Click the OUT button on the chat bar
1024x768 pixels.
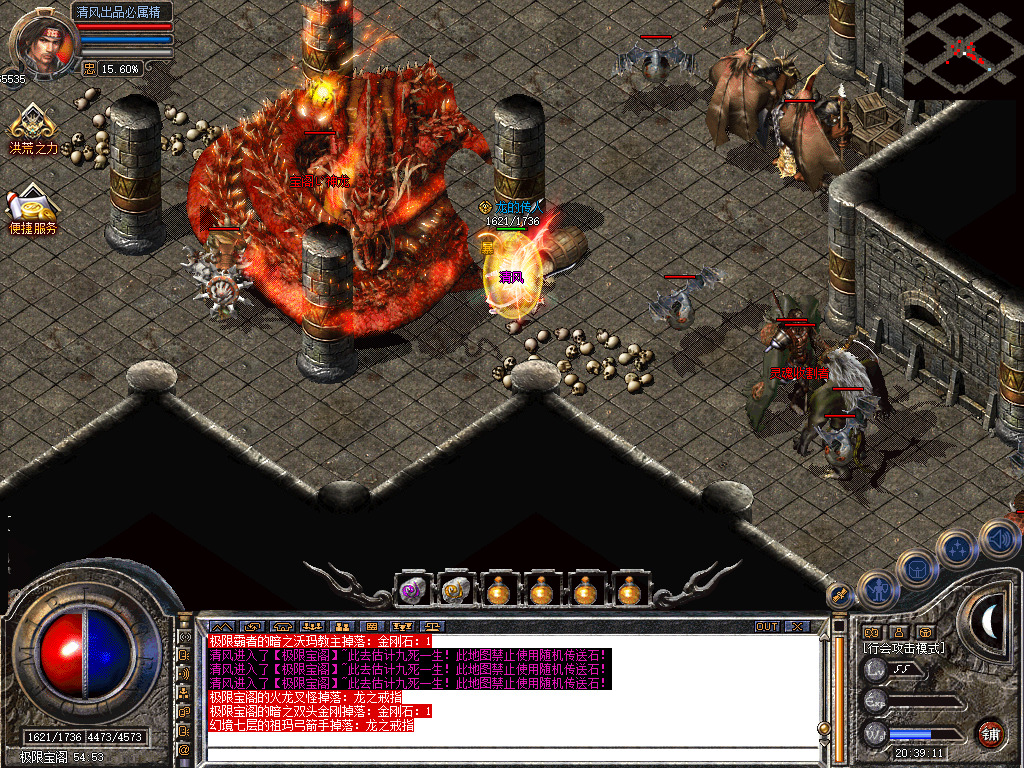tap(766, 626)
